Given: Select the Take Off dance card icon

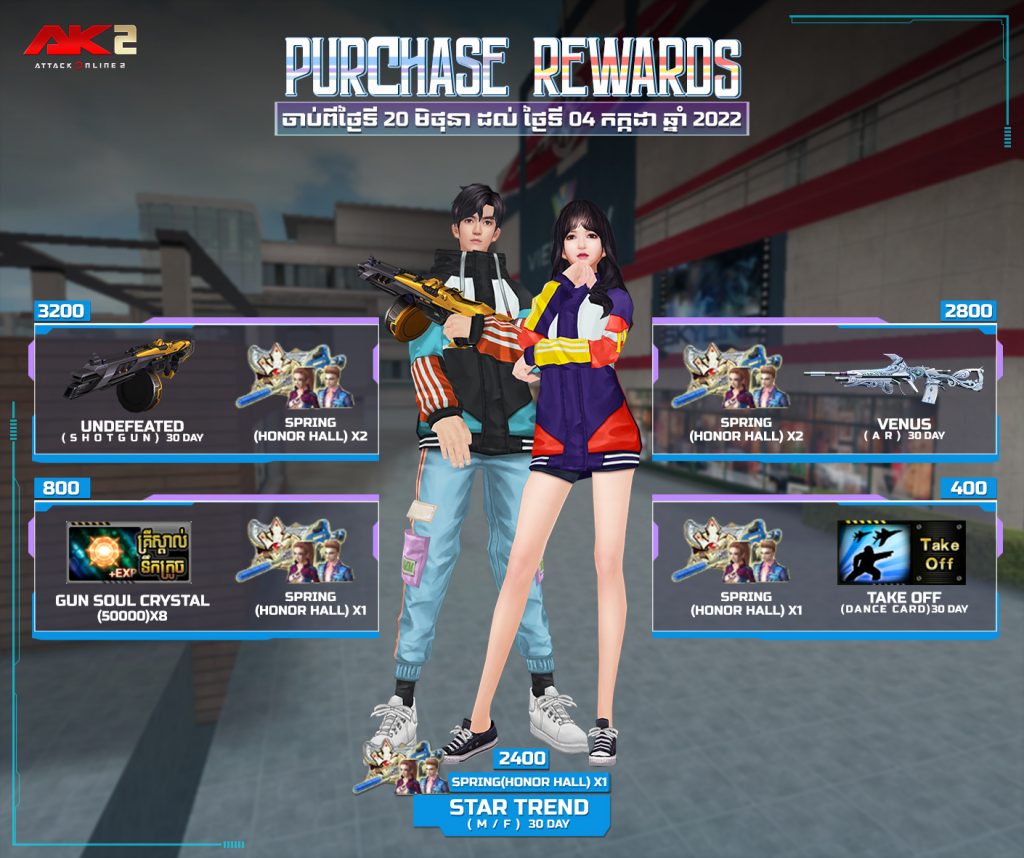Looking at the screenshot, I should (901, 552).
